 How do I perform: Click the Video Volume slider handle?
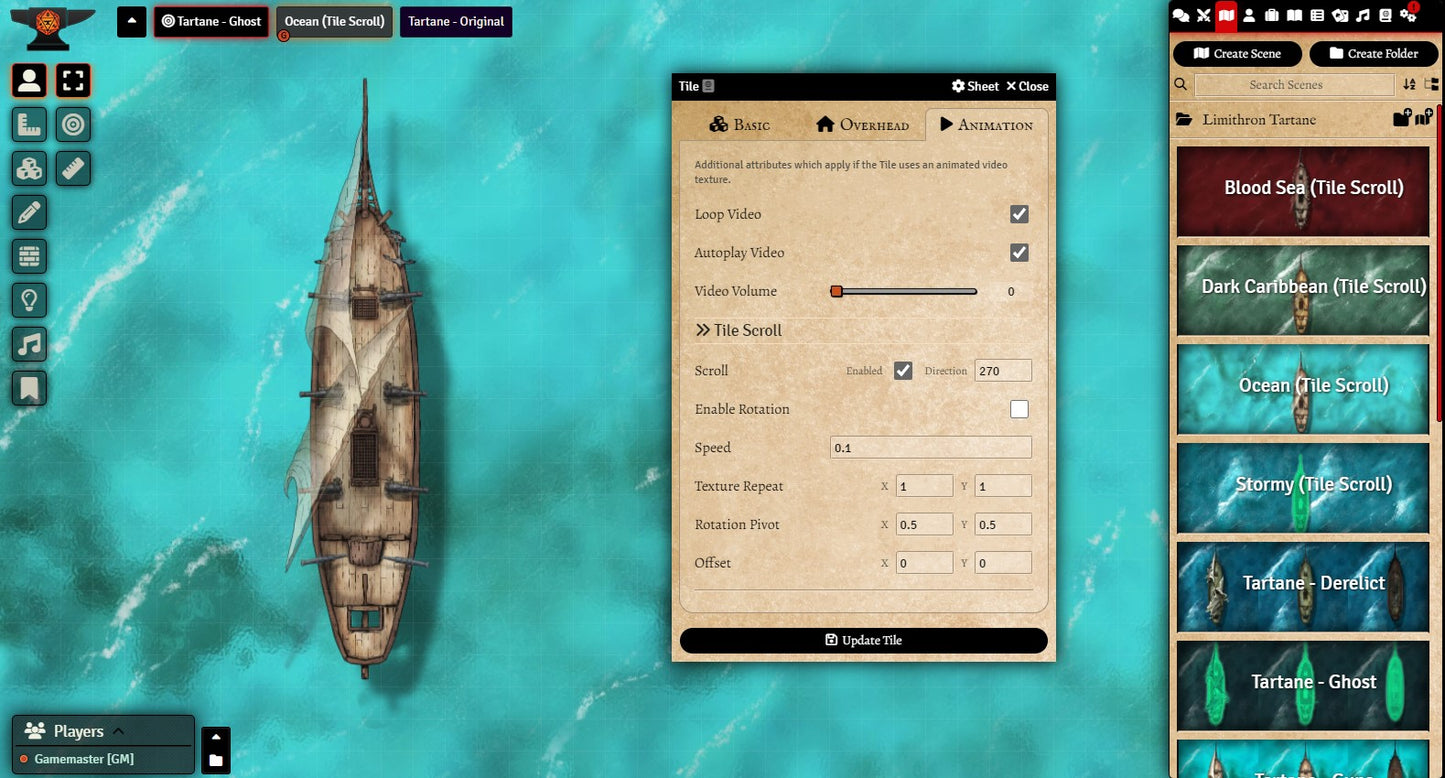pyautogui.click(x=836, y=291)
